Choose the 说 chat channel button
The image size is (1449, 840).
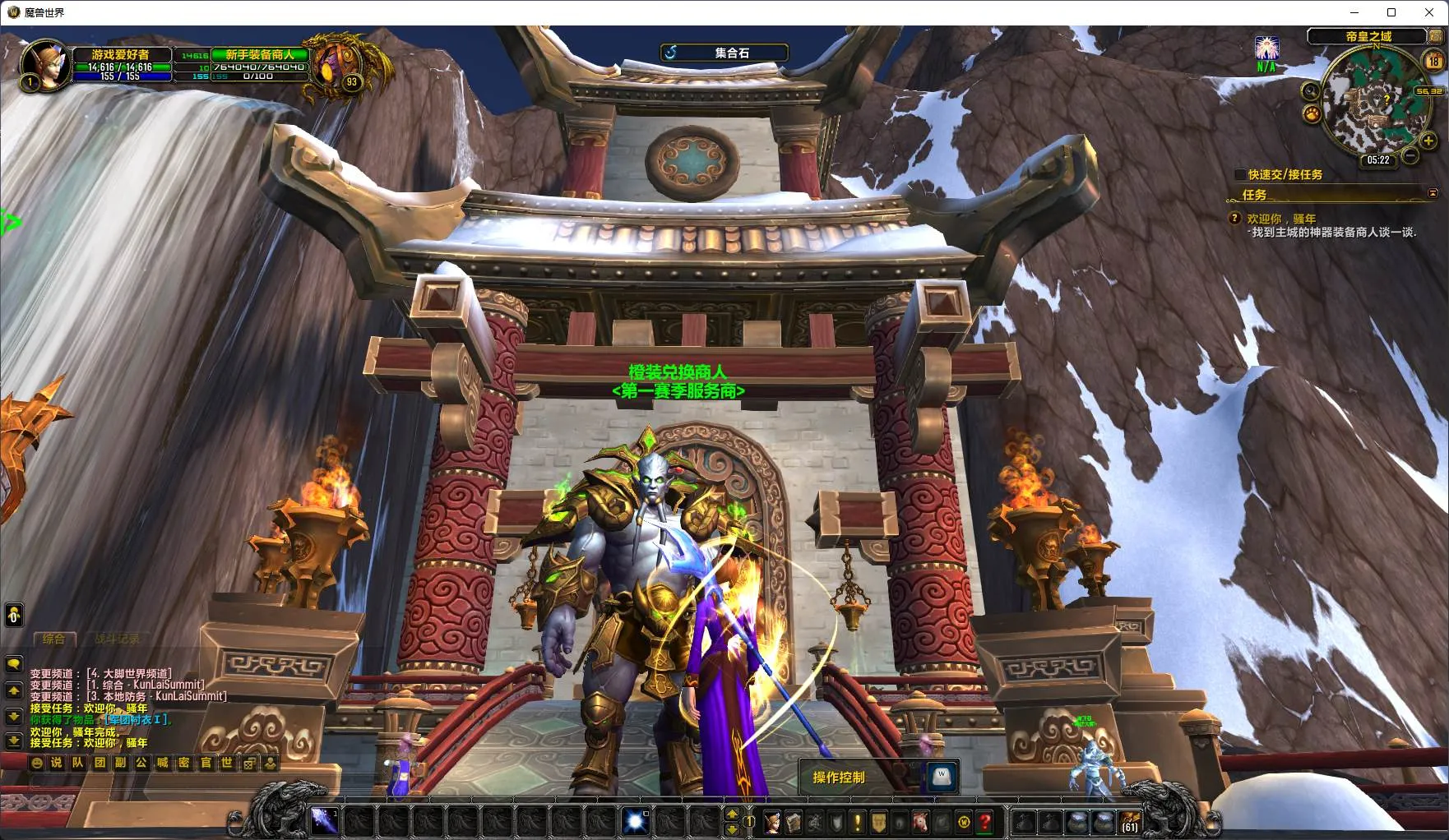point(57,763)
